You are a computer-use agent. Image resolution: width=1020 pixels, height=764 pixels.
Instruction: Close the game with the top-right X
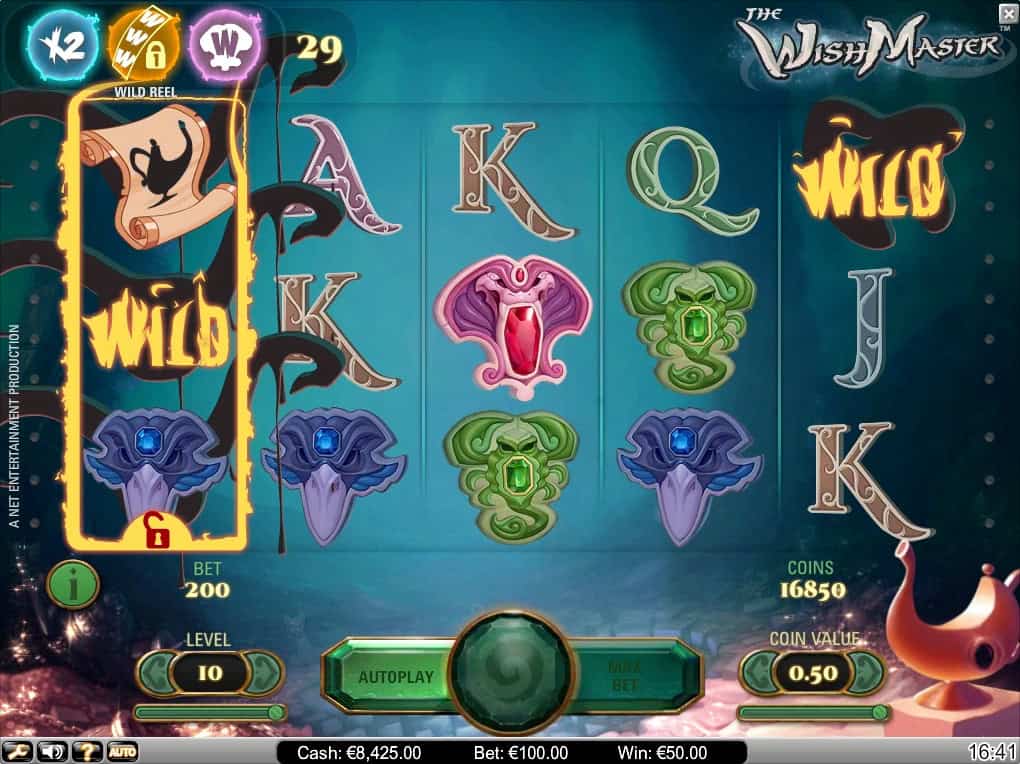click(x=1007, y=12)
